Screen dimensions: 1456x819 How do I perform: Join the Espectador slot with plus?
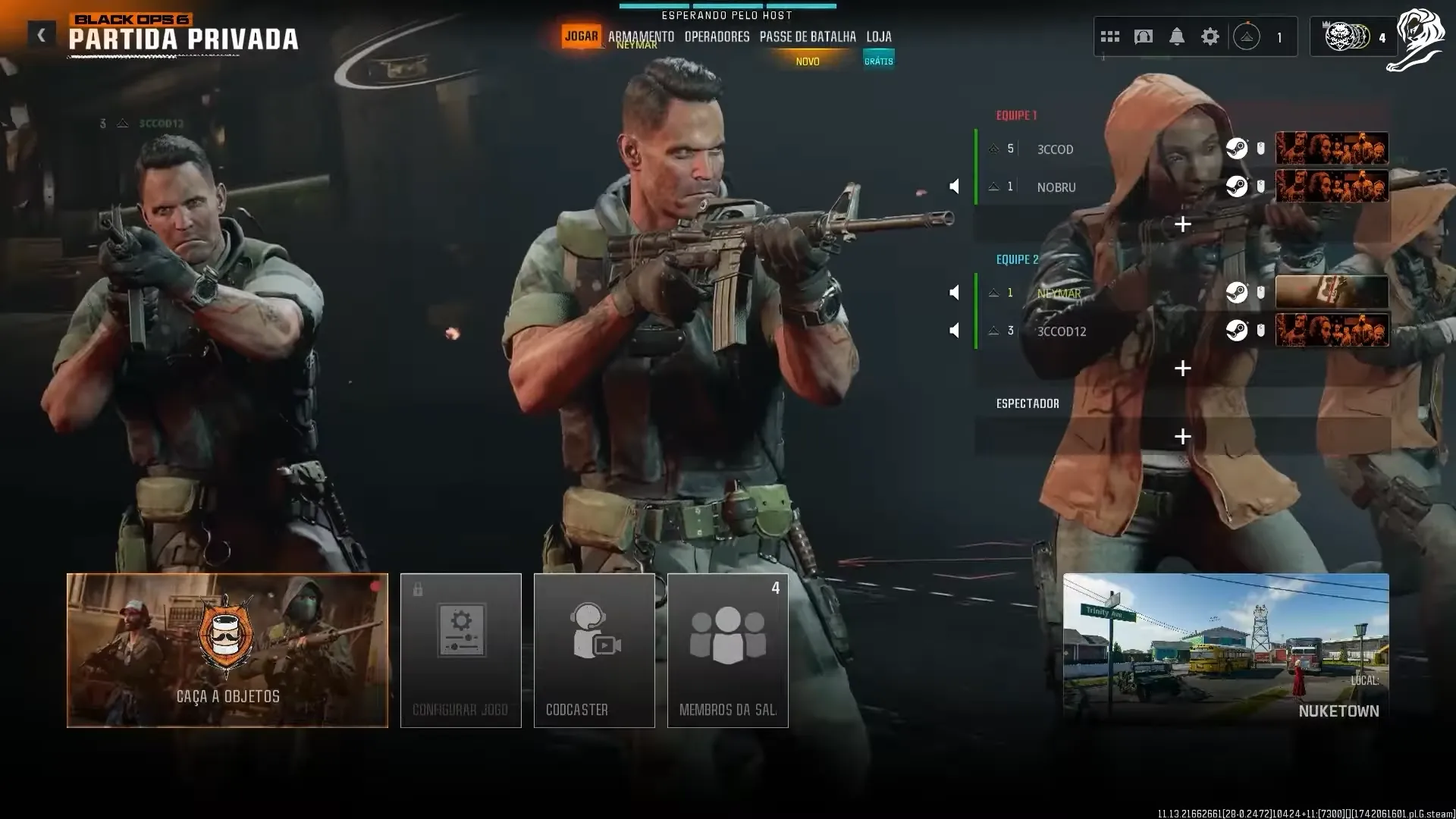click(x=1182, y=436)
